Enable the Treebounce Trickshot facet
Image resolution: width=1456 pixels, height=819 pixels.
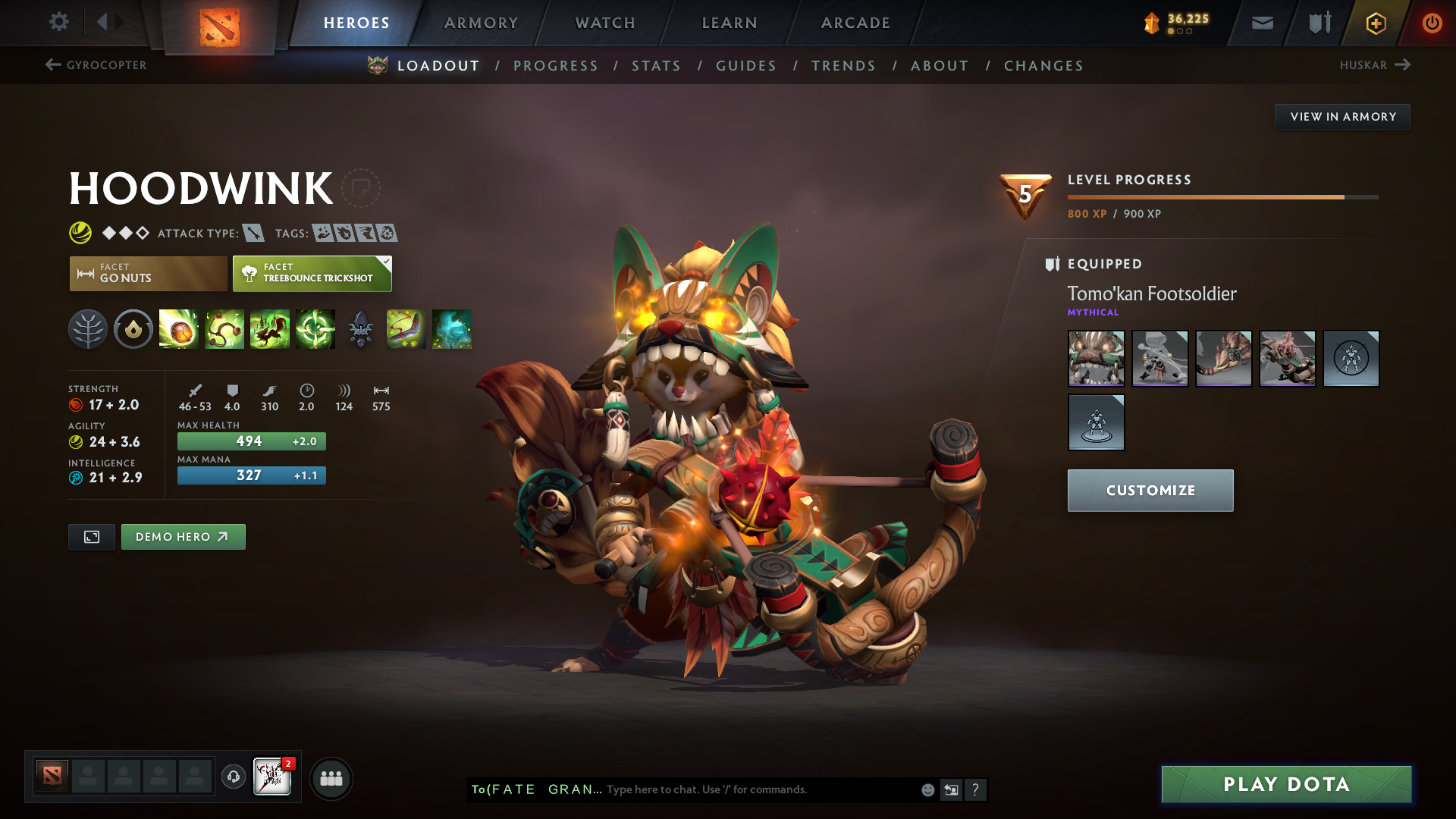point(312,273)
